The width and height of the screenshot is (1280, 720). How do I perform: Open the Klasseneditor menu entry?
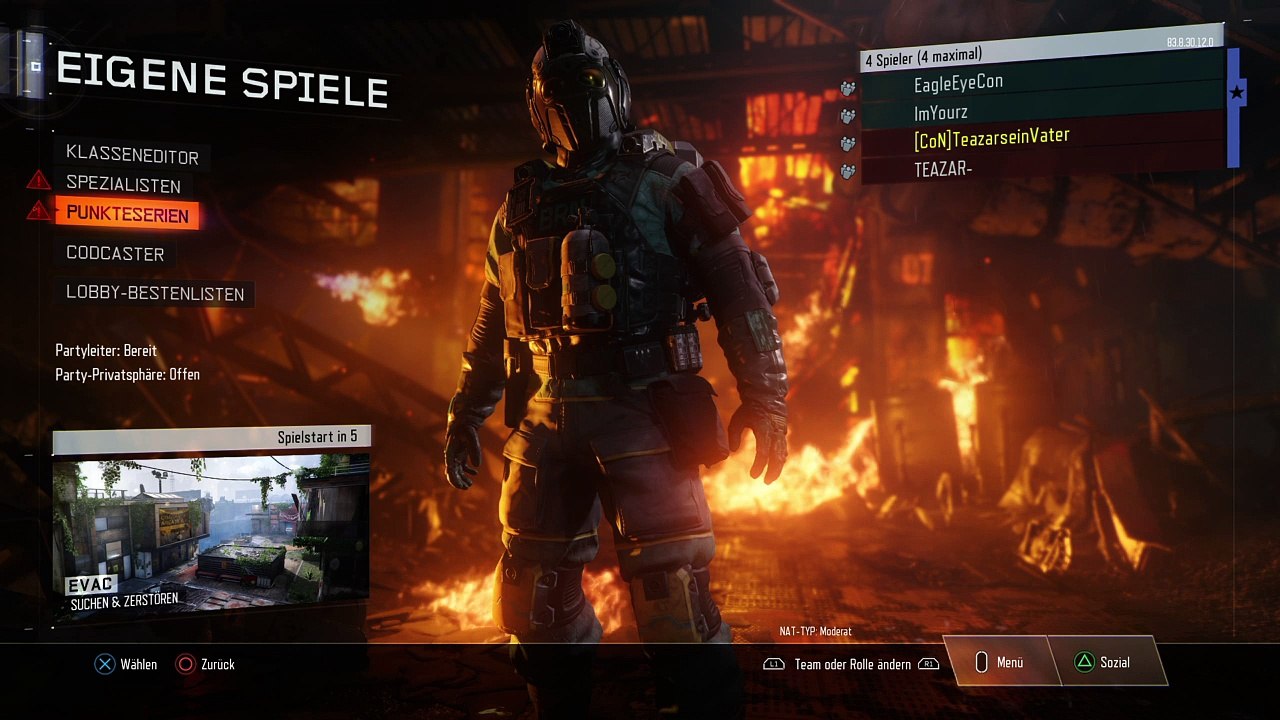pyautogui.click(x=132, y=155)
